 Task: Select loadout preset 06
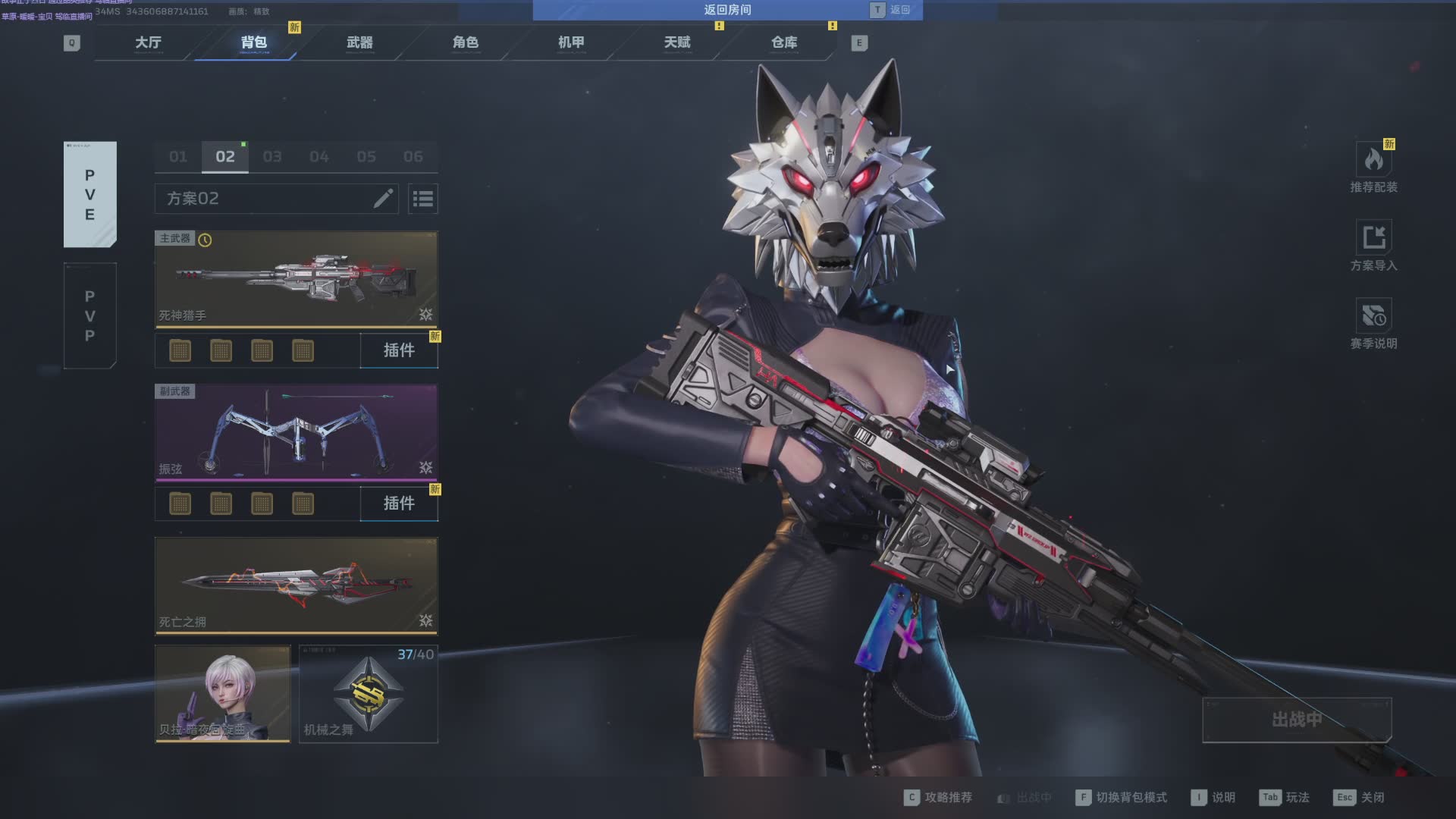point(413,157)
